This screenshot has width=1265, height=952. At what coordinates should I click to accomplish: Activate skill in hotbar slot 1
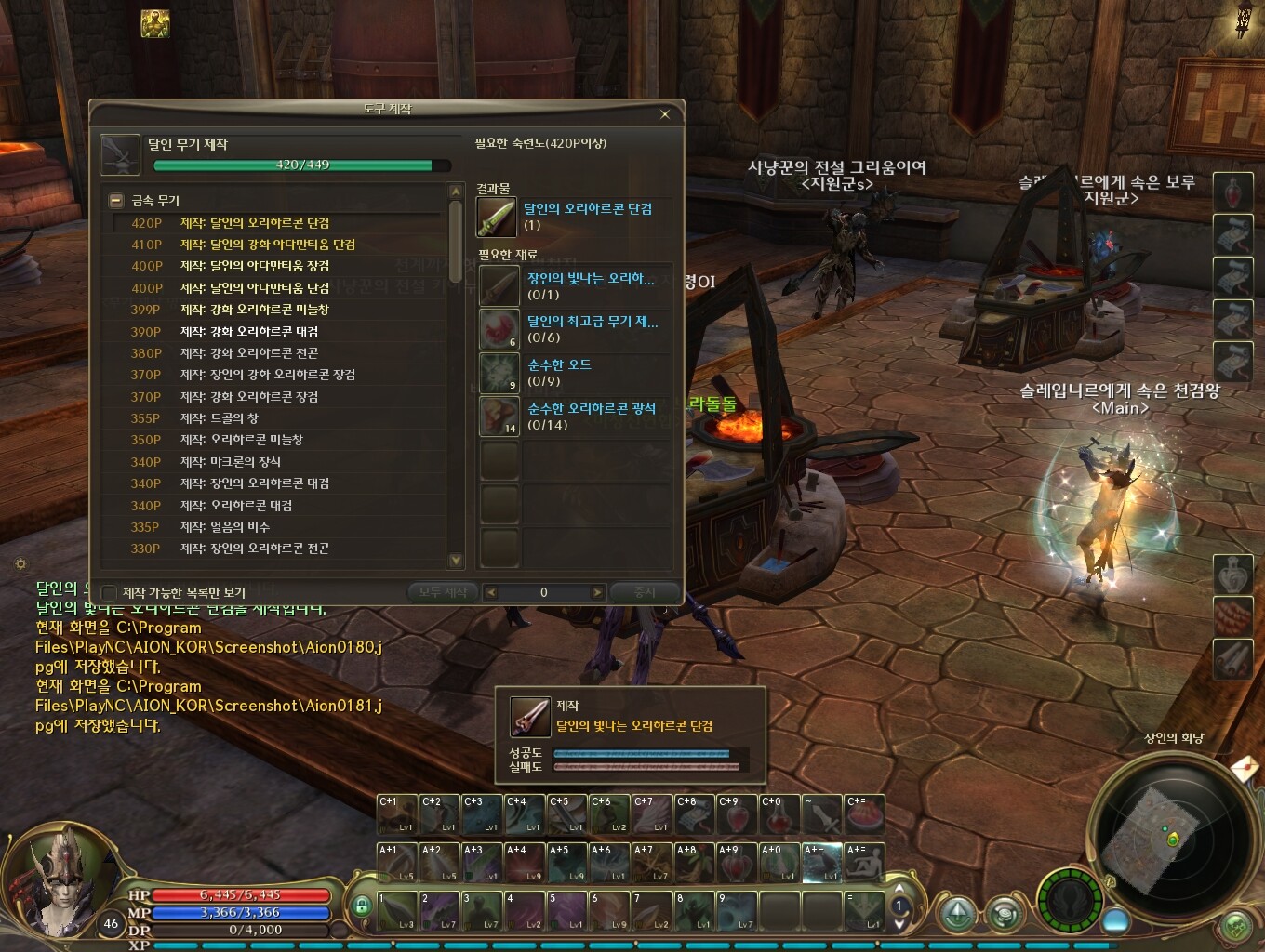(x=397, y=911)
